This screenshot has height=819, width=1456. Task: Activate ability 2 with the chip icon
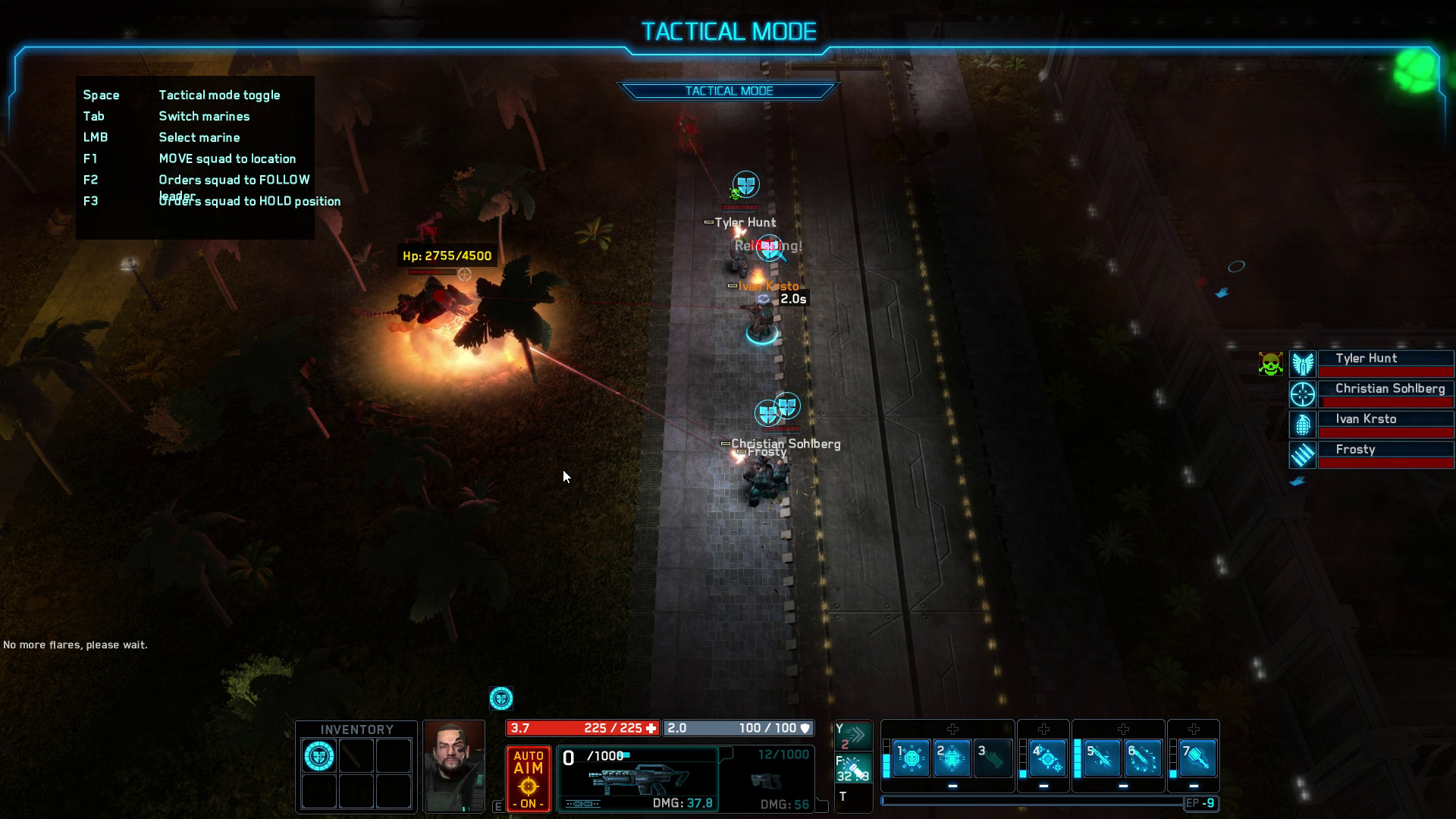coord(952,757)
